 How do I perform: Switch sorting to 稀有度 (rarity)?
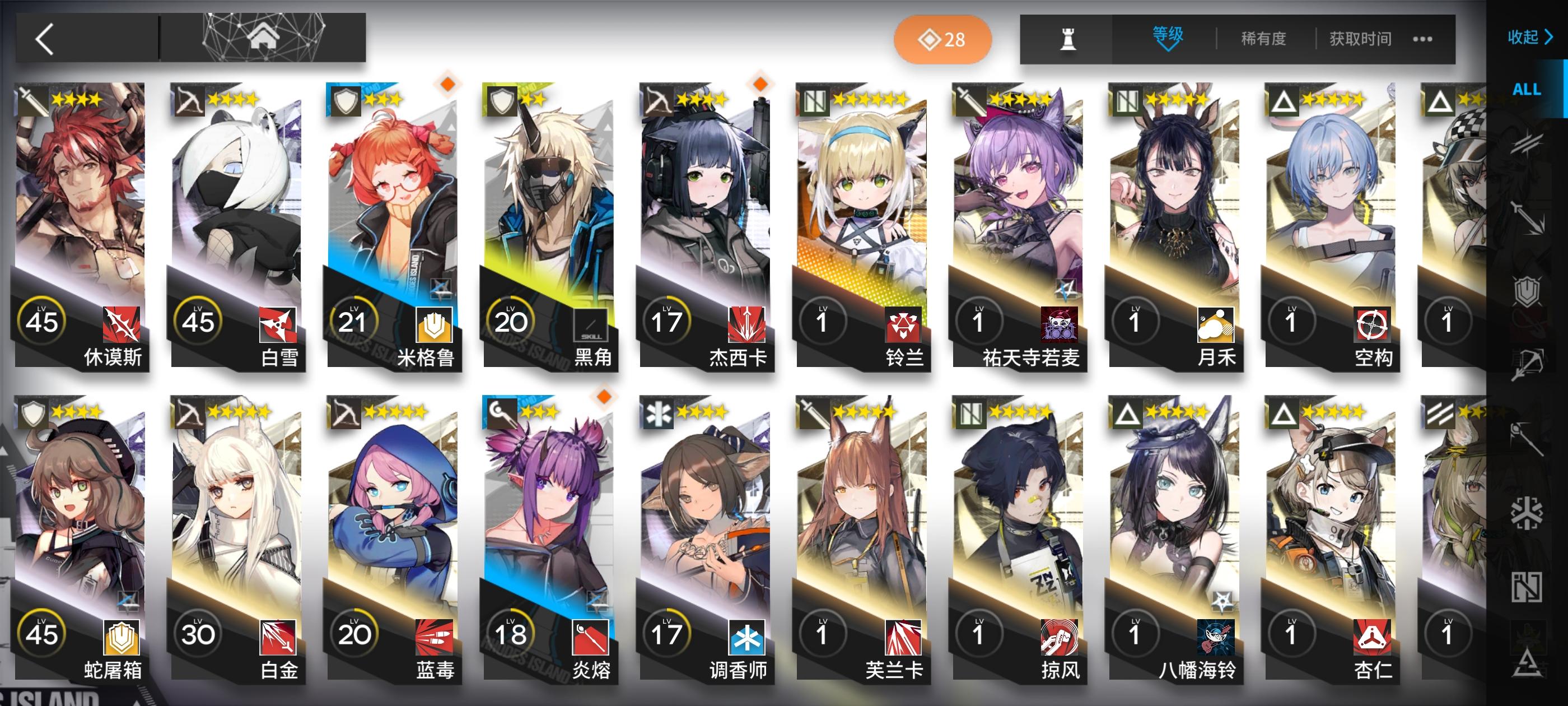click(1264, 38)
